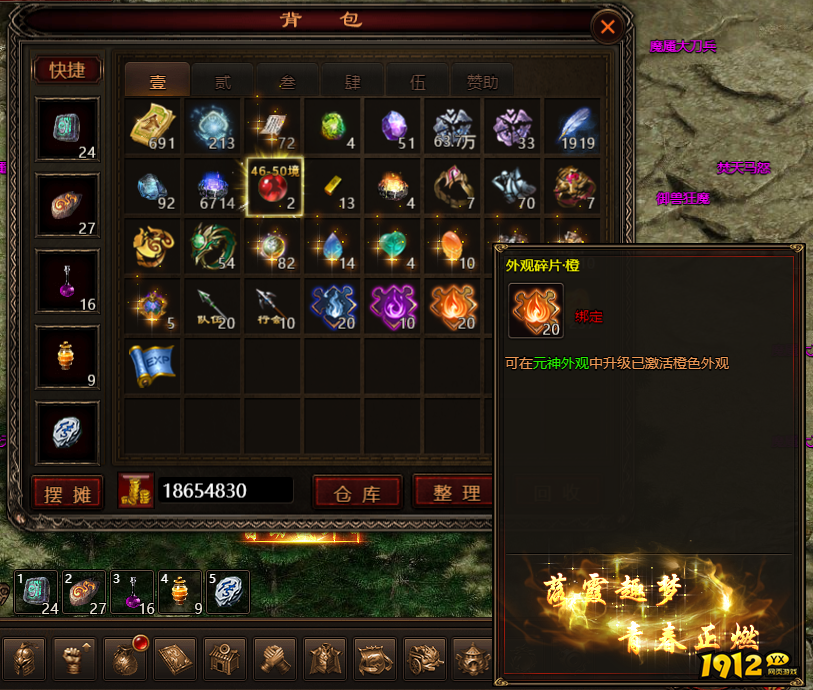Select the red orb labeled 46-50境
This screenshot has width=813, height=690.
point(273,186)
